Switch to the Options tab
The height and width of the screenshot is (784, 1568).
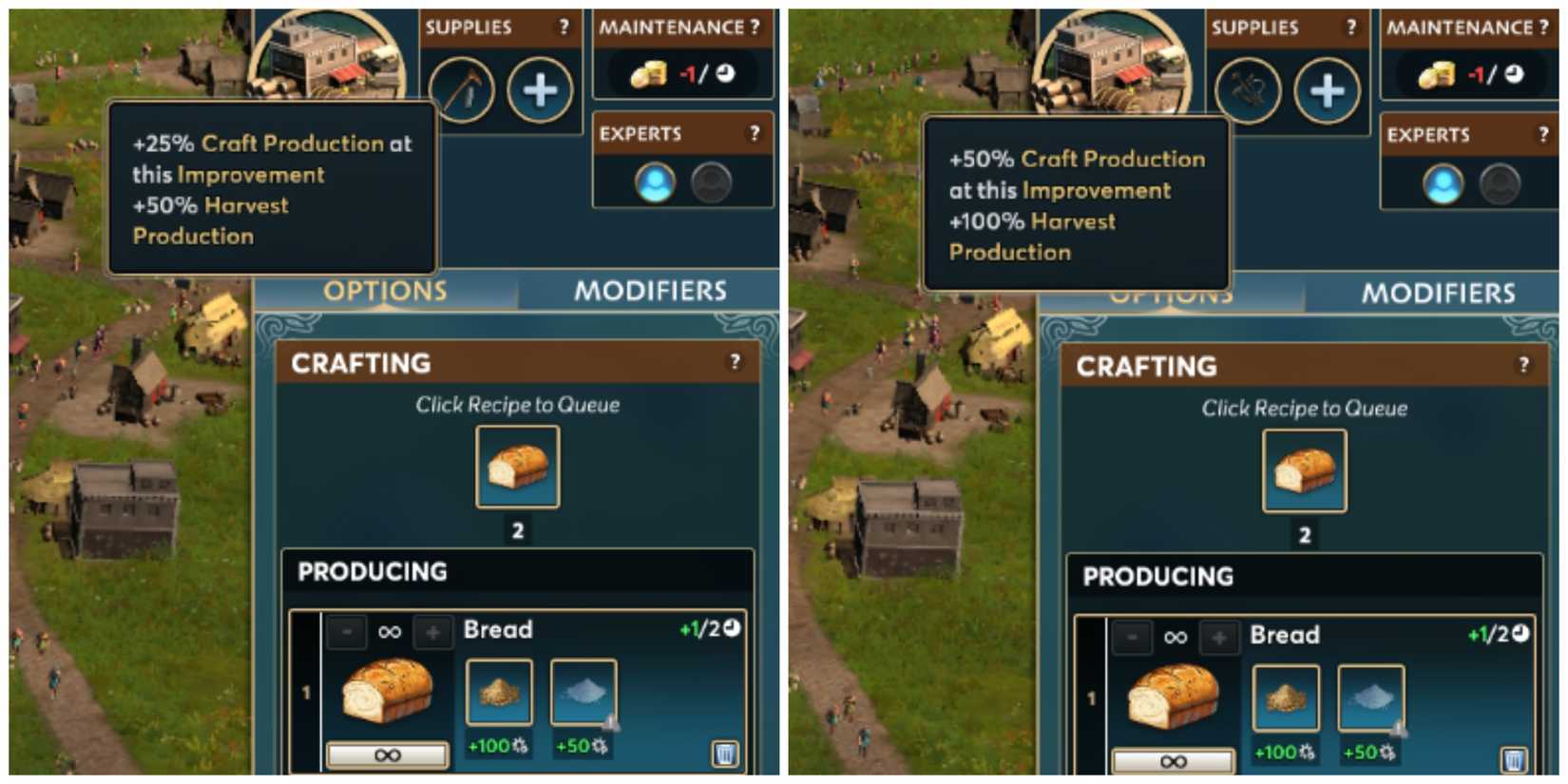385,291
